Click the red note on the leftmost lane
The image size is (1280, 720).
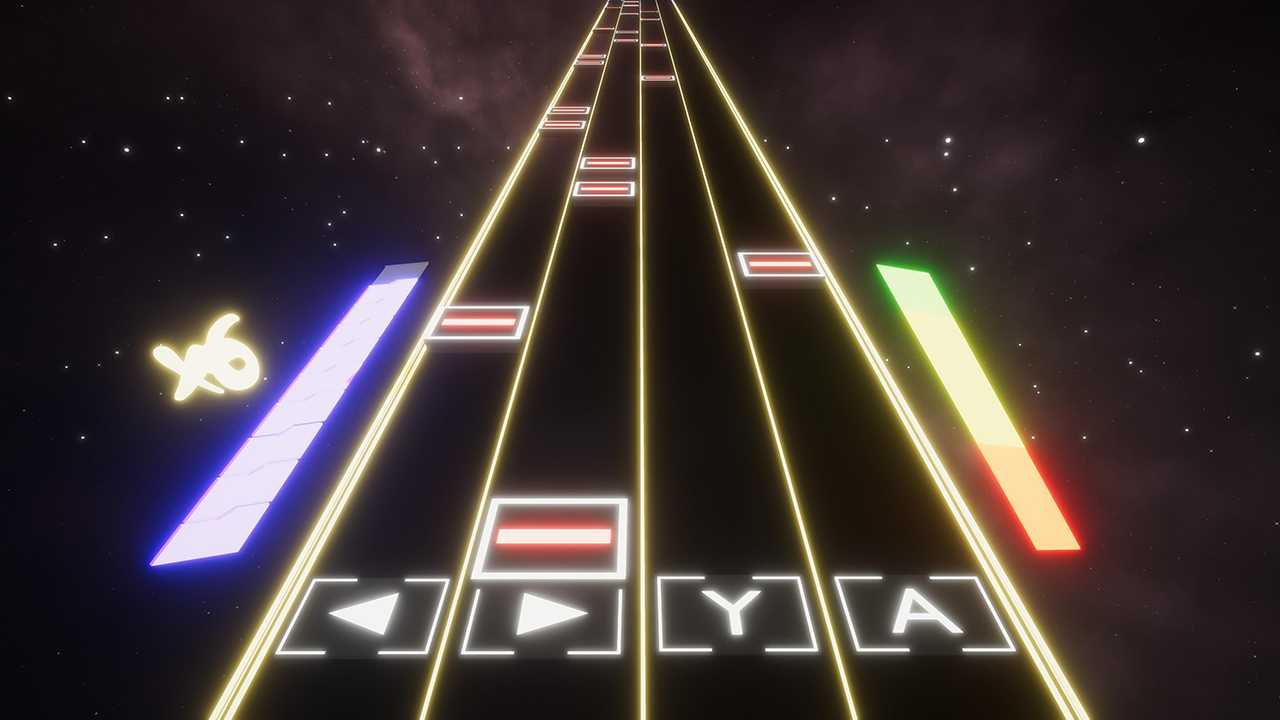click(480, 321)
